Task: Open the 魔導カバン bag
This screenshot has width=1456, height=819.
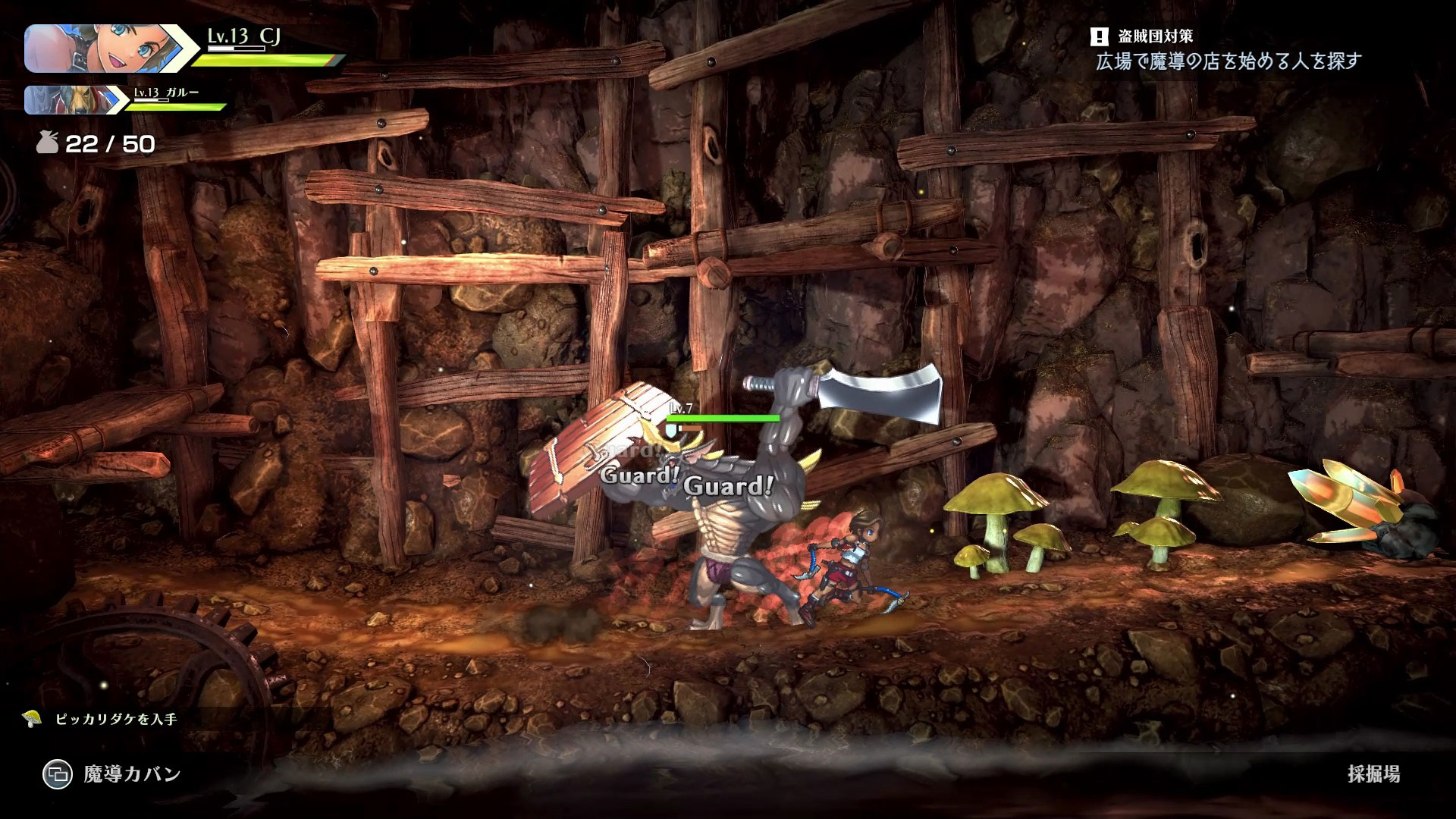Action: [x=112, y=774]
